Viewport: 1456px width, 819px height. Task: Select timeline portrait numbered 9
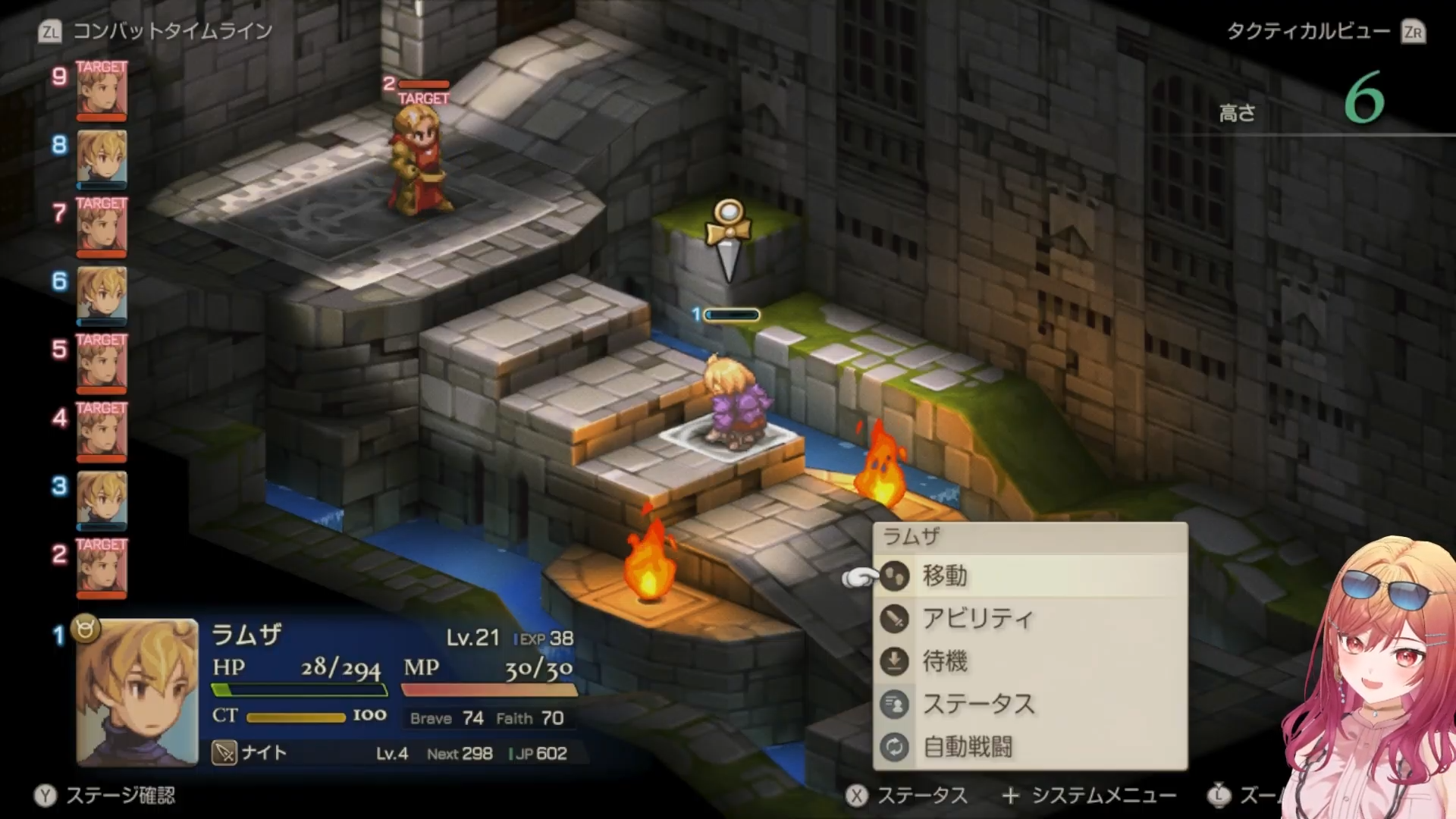[102, 89]
